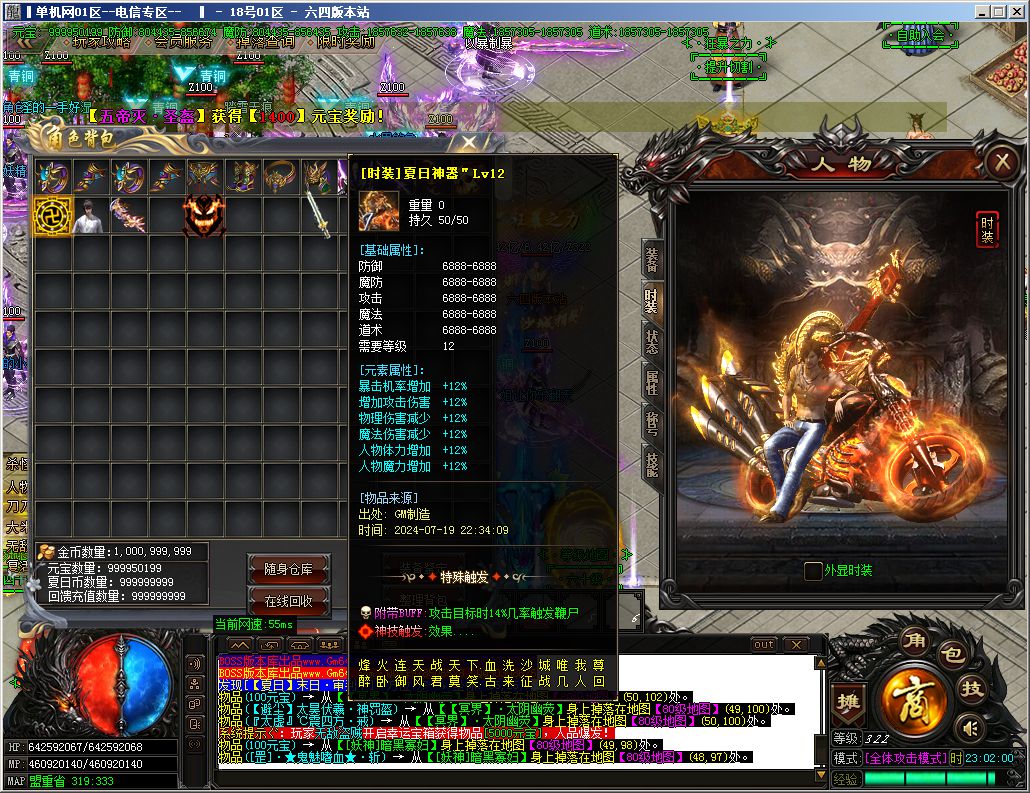Image resolution: width=1030 pixels, height=793 pixels.
Task: Open the 包 bag round button
Action: click(x=951, y=656)
